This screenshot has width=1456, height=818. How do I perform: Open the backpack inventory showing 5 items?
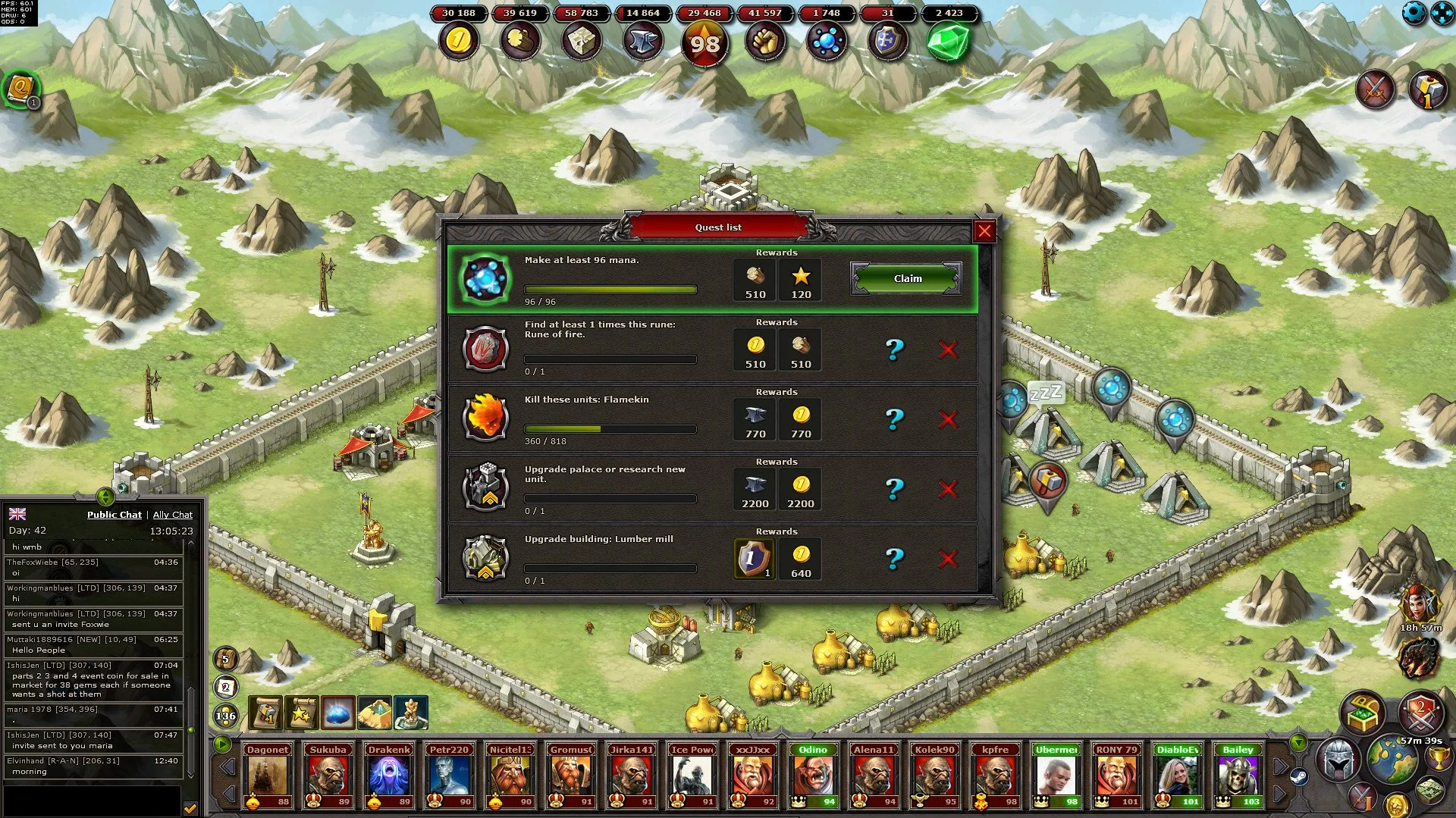225,660
